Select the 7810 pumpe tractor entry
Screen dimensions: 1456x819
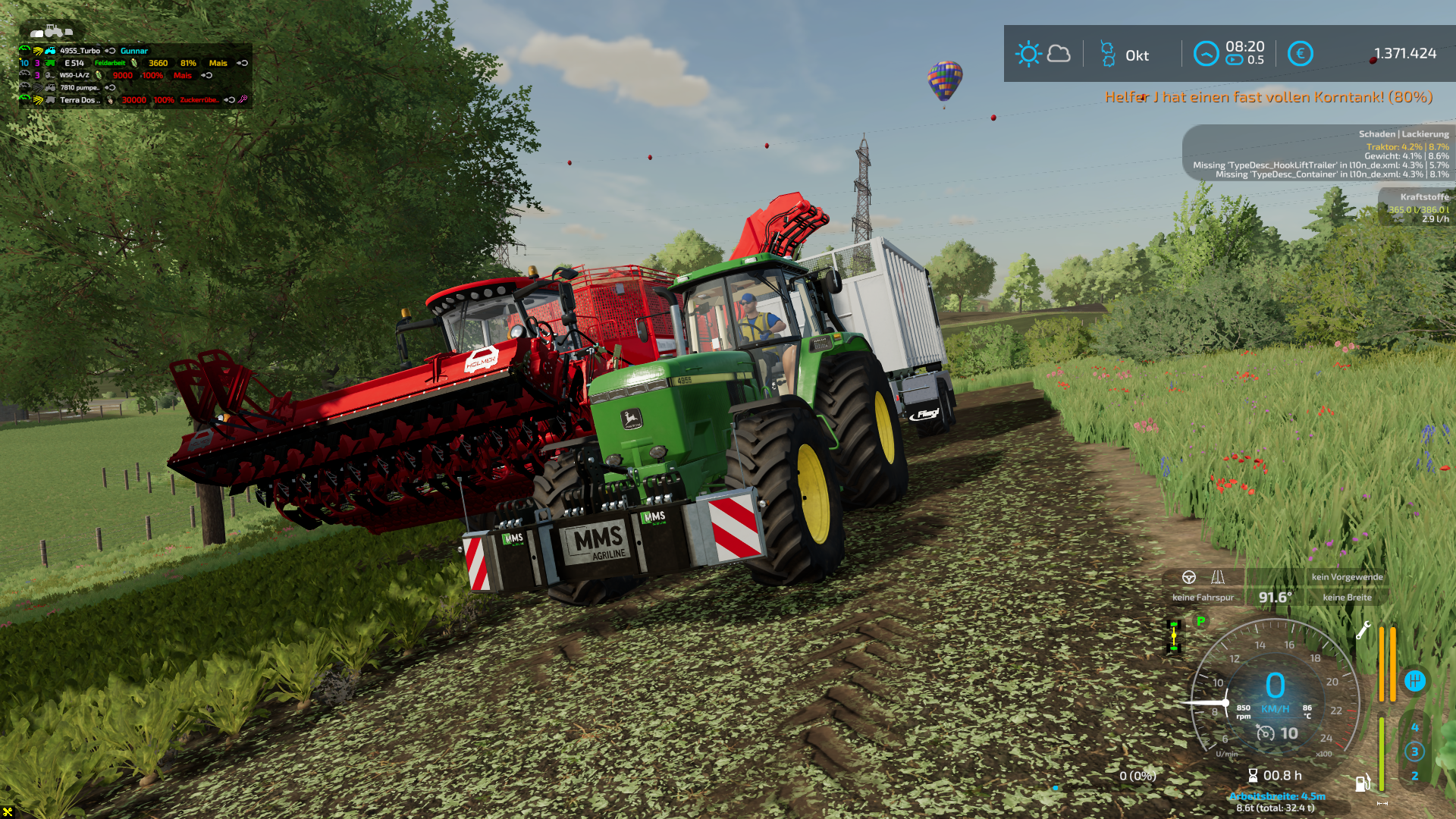point(80,87)
